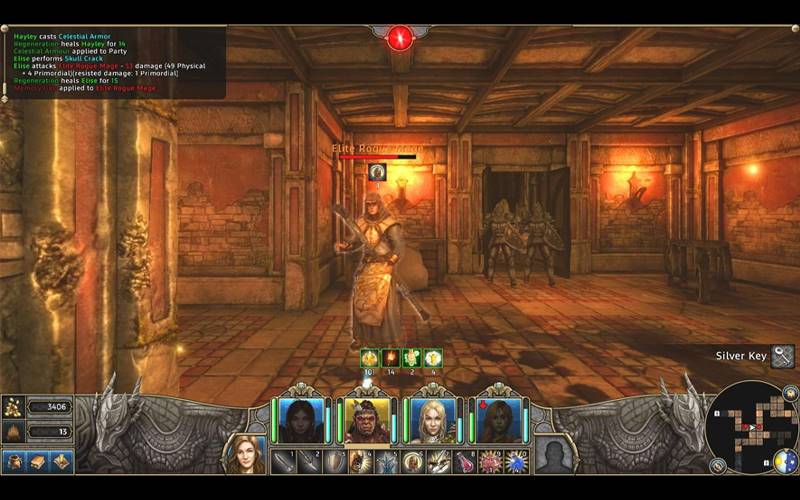Activate the shield defend action
The height and width of the screenshot is (500, 800).
click(335, 462)
